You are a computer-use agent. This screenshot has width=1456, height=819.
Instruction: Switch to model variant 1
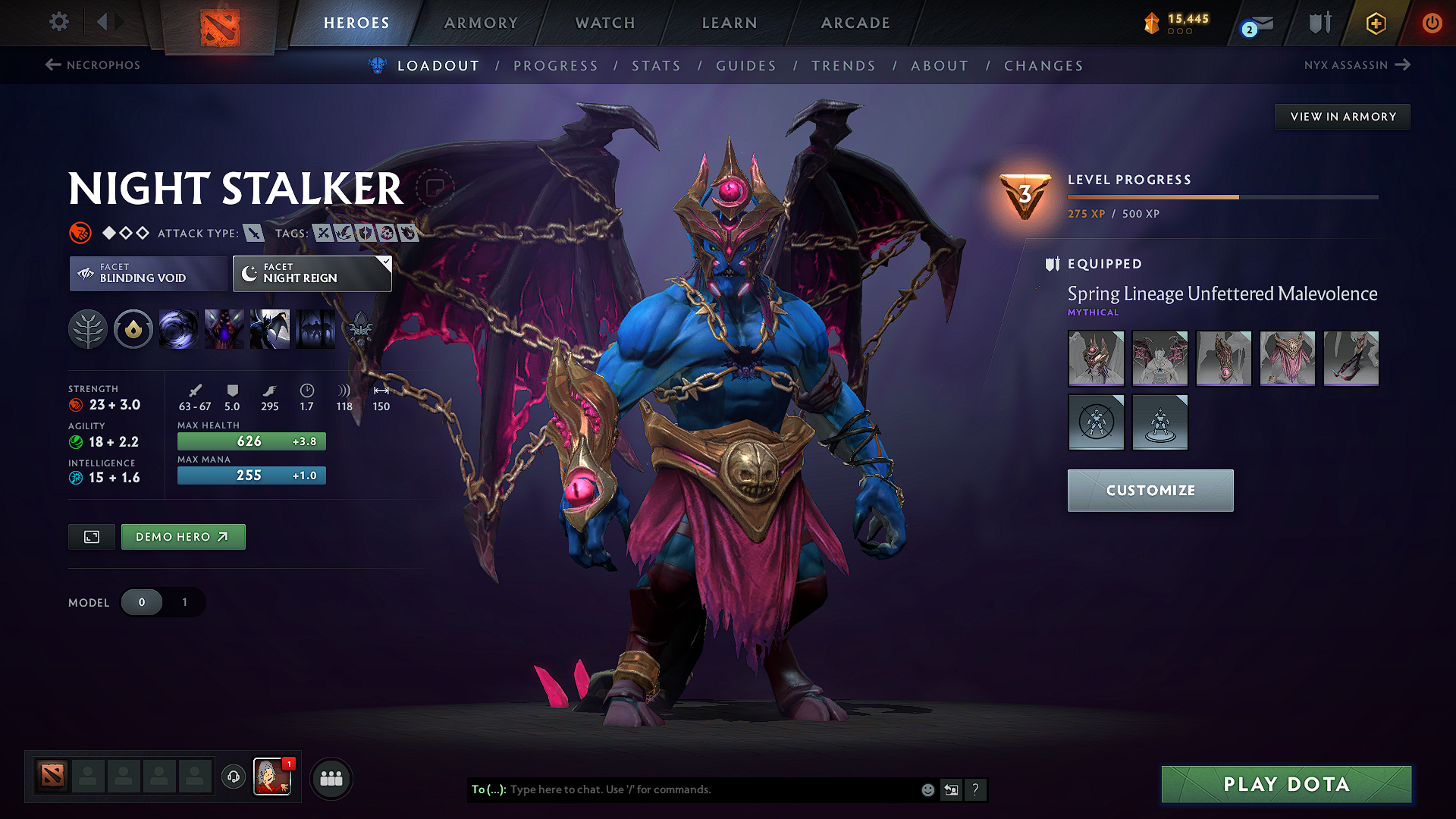point(184,602)
